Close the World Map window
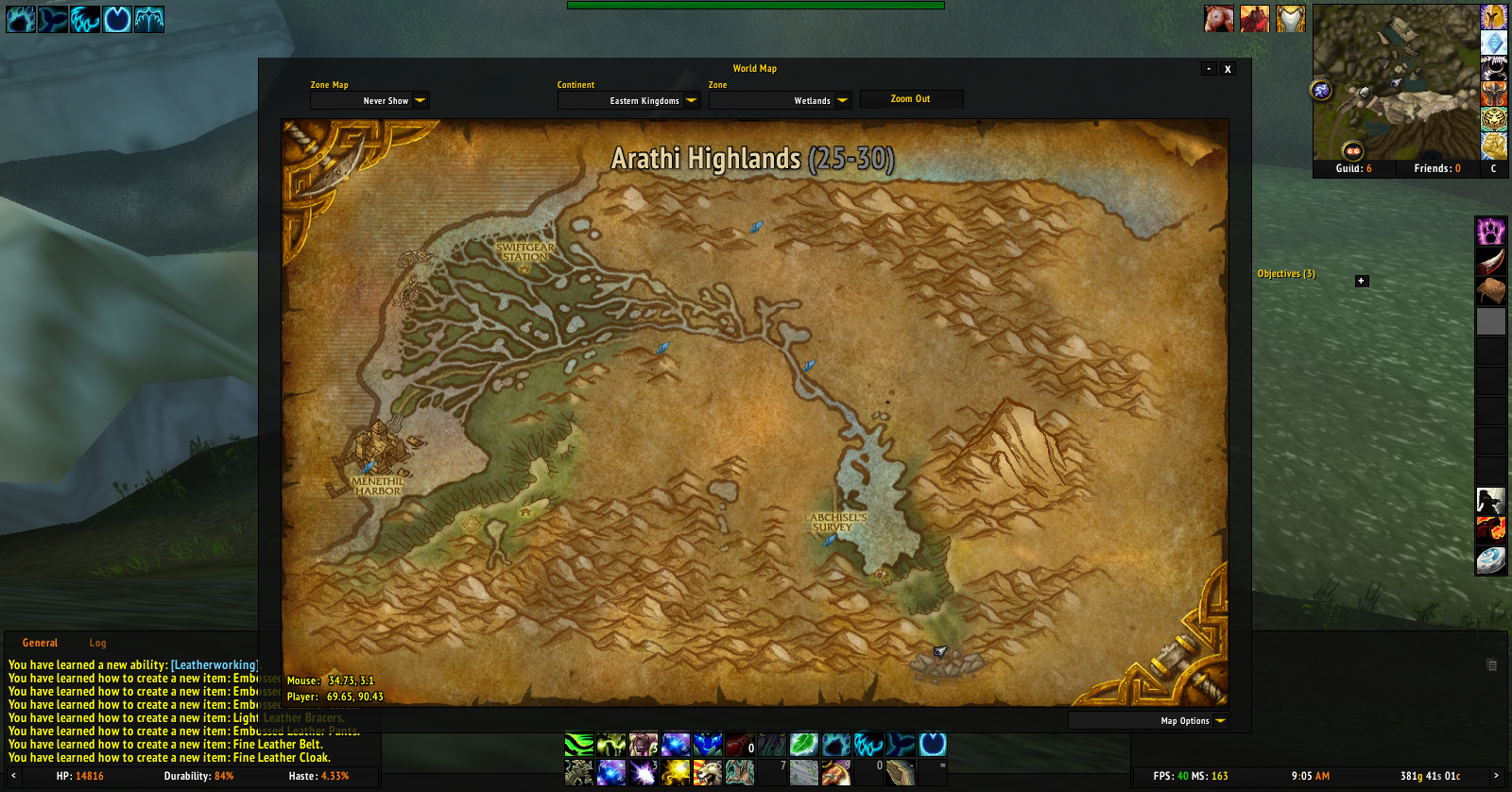This screenshot has width=1512, height=792. pos(1228,69)
